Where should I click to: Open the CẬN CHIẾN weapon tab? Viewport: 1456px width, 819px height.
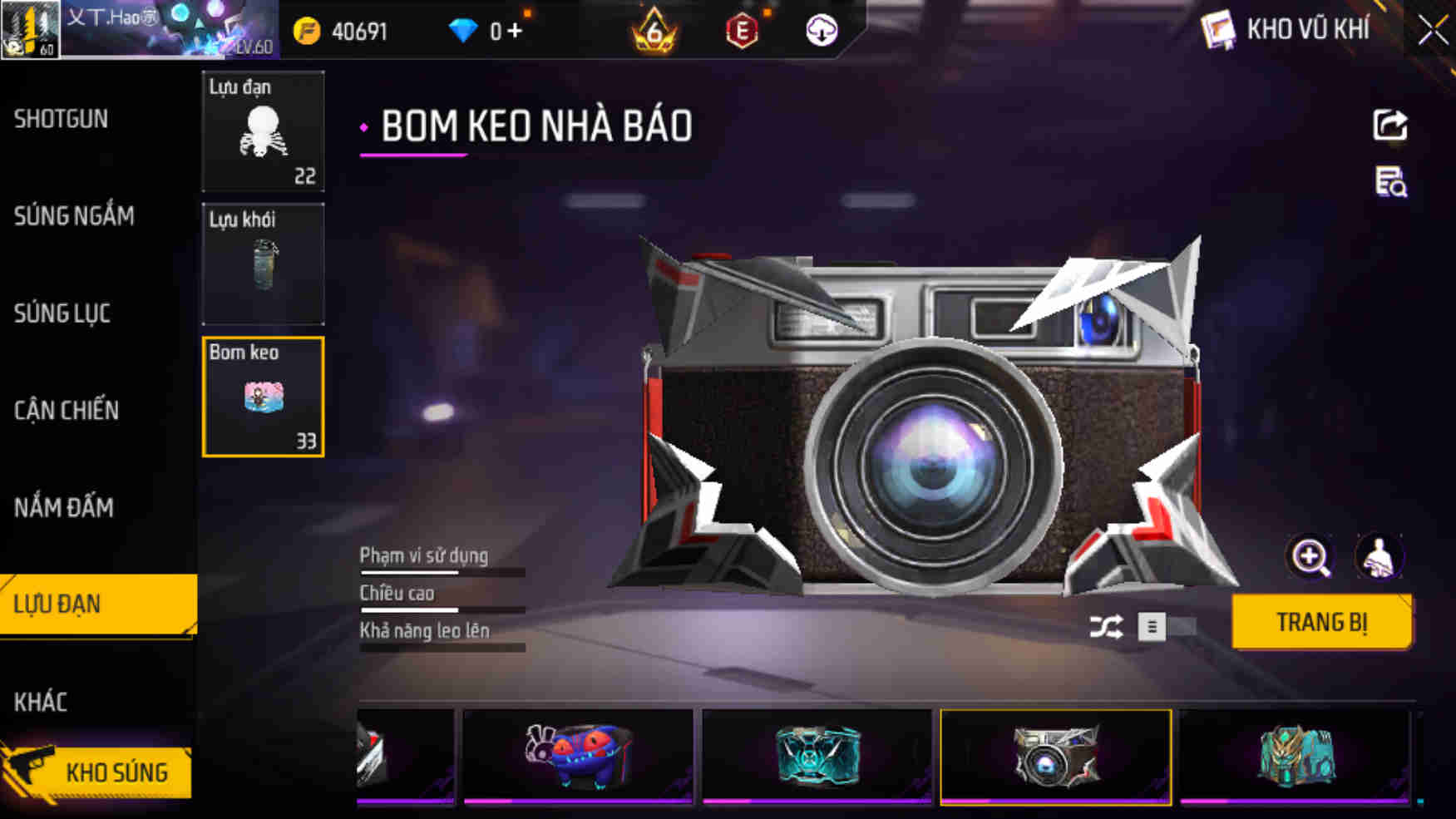click(x=67, y=411)
